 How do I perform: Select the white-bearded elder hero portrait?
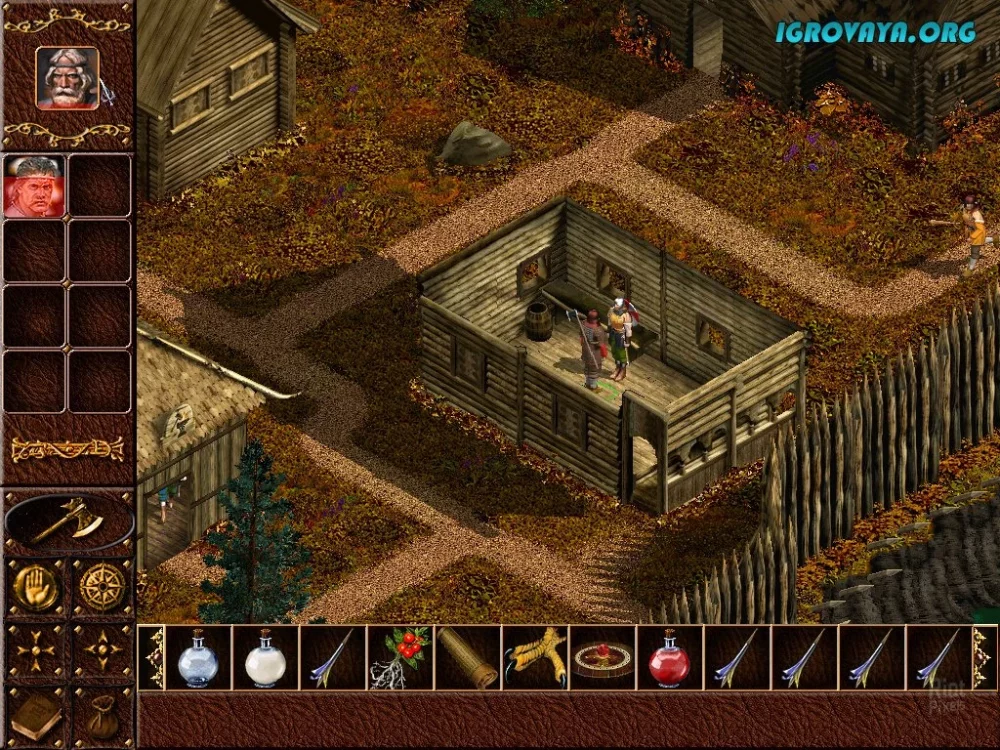tap(67, 78)
